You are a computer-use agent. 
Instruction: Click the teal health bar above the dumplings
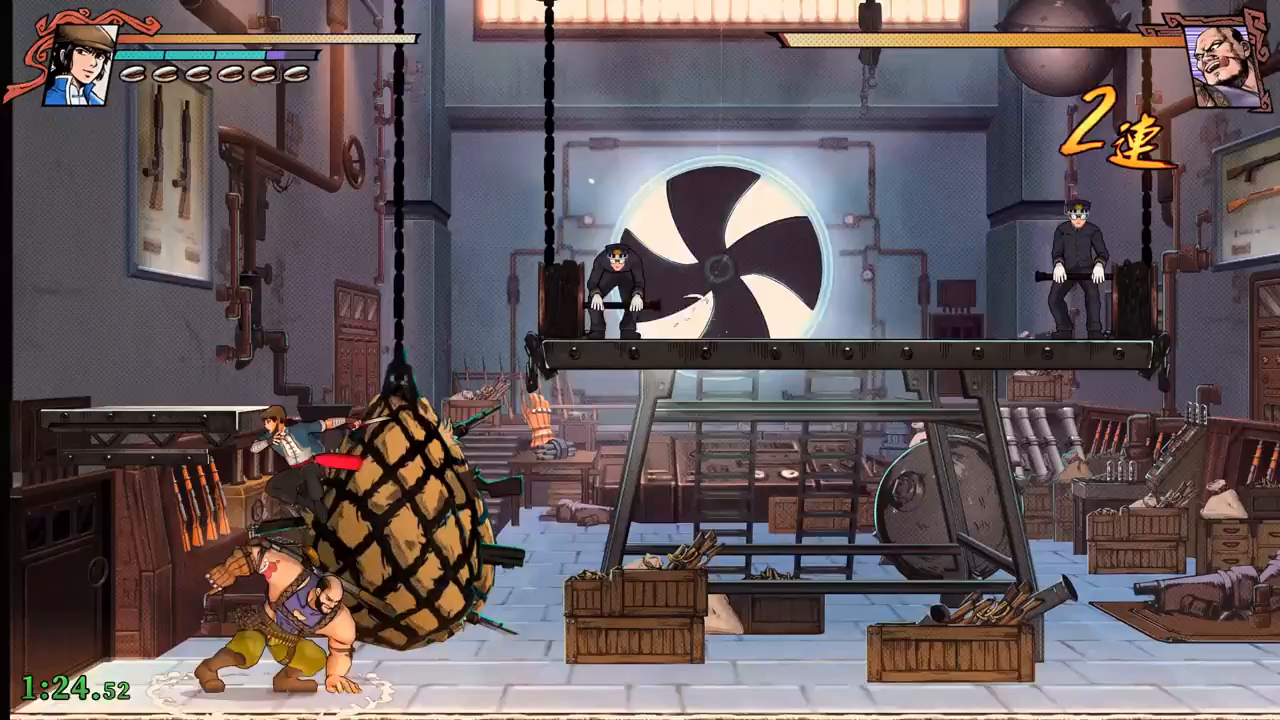[x=190, y=56]
